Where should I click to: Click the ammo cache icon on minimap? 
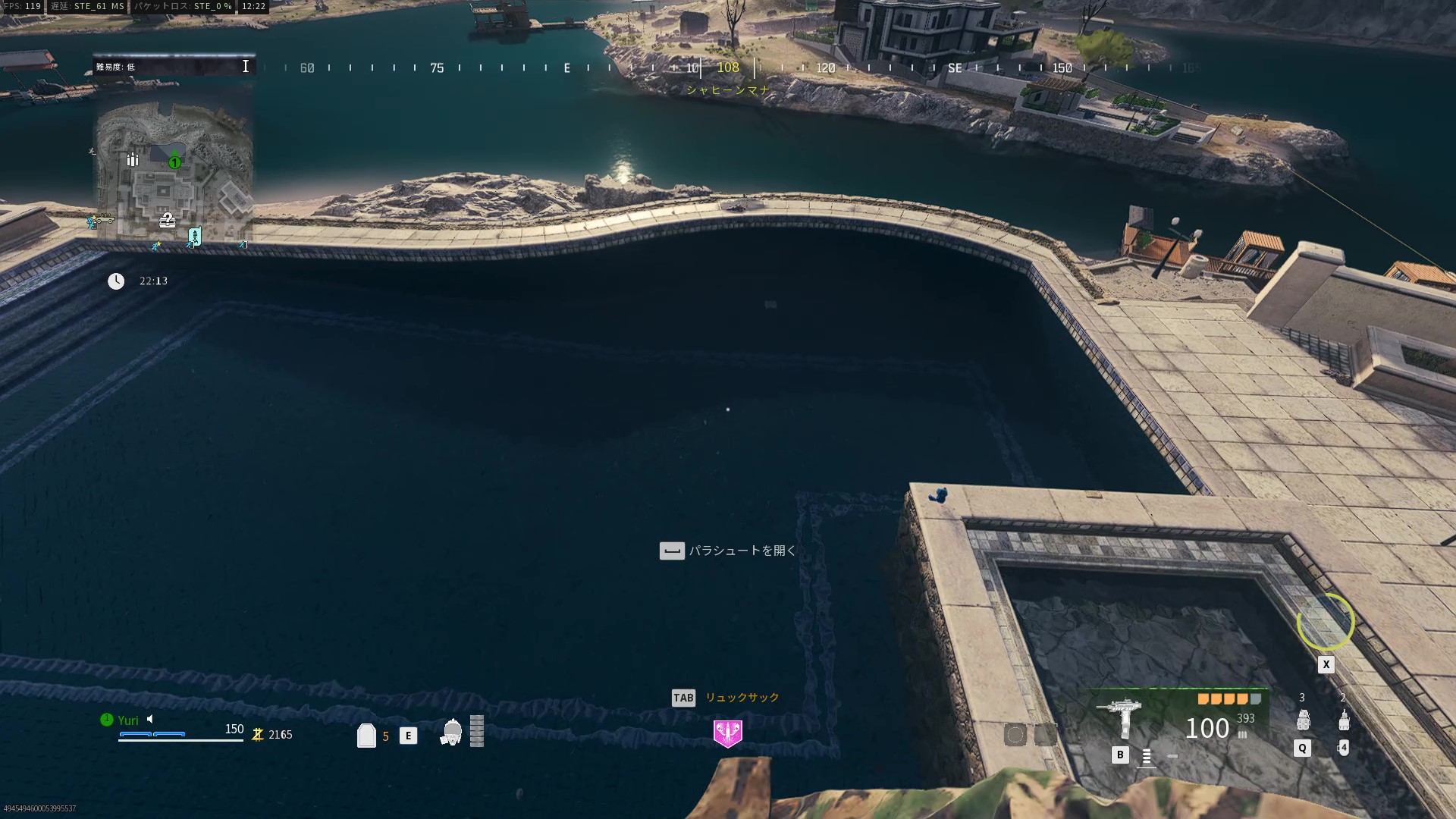tap(133, 159)
